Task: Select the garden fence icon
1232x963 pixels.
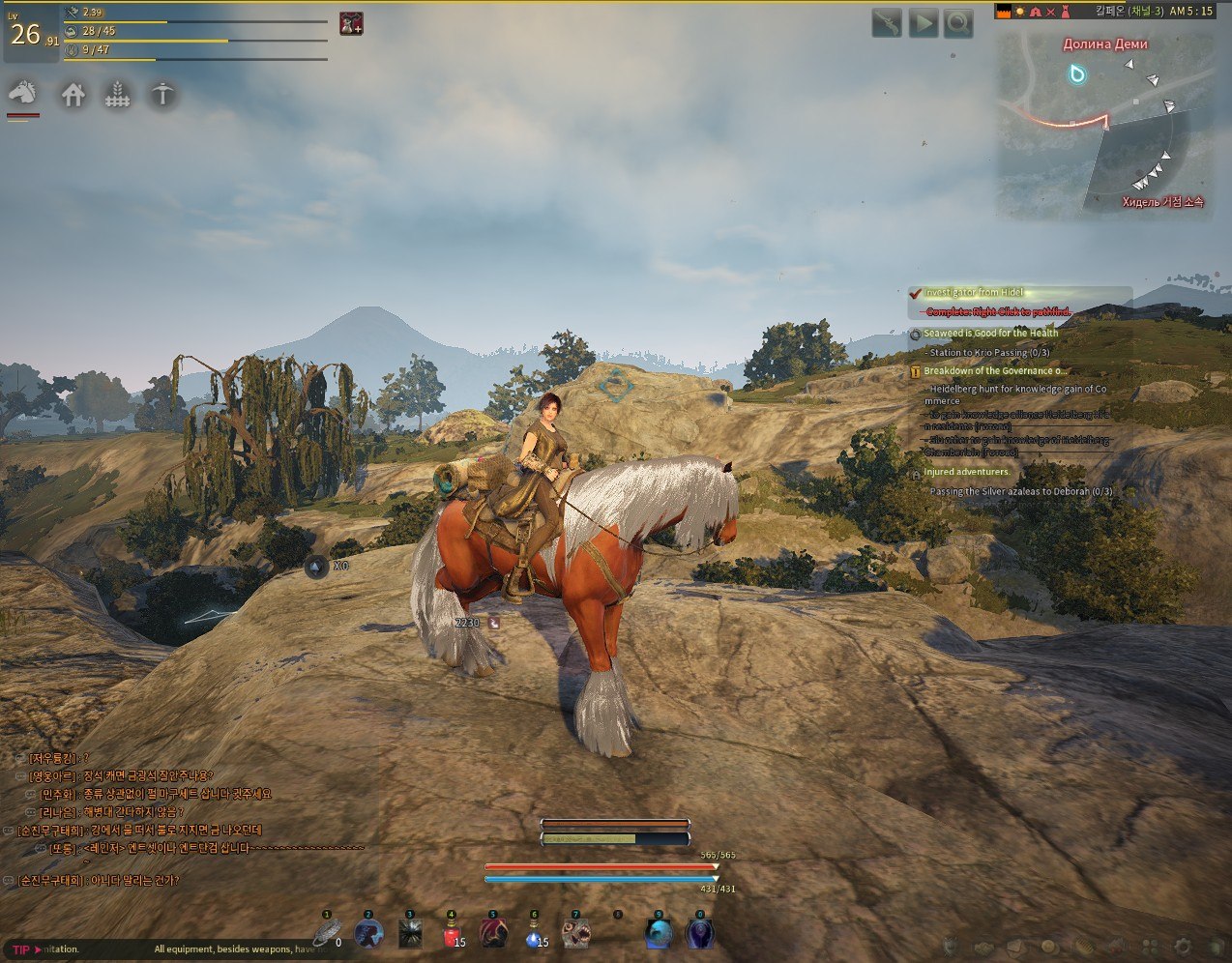Action: 118,95
